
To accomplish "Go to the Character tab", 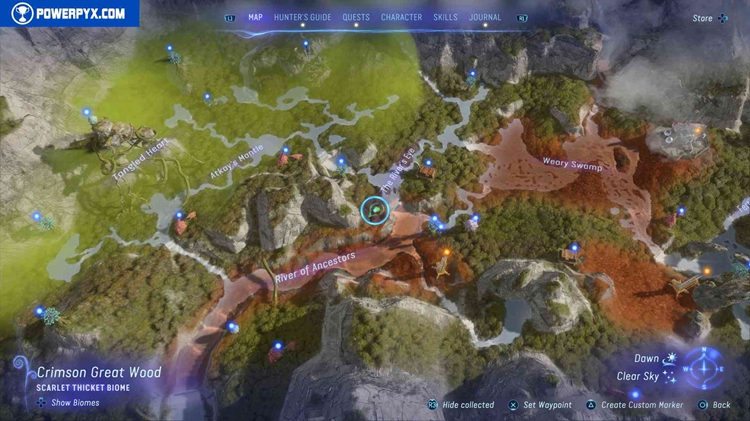I will coord(401,17).
